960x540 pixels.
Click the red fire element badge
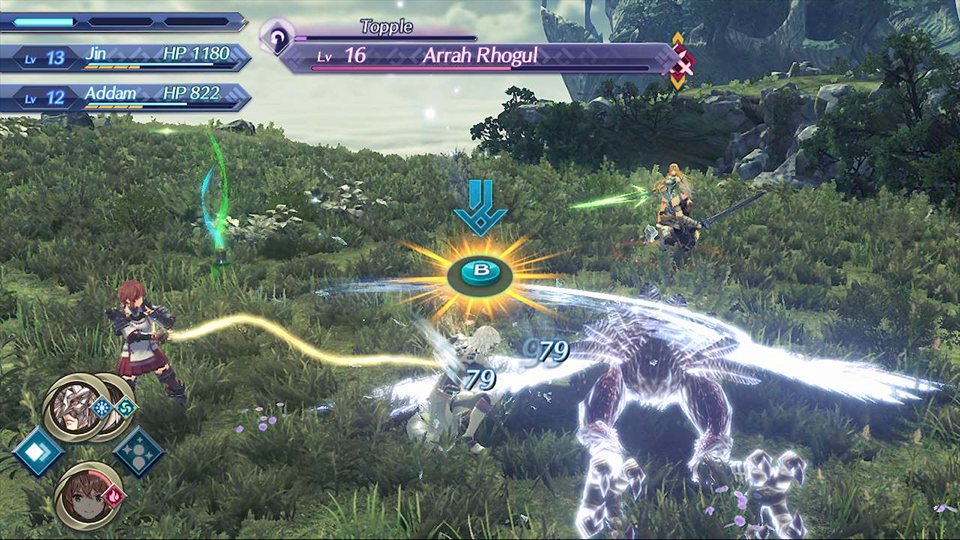click(x=113, y=493)
